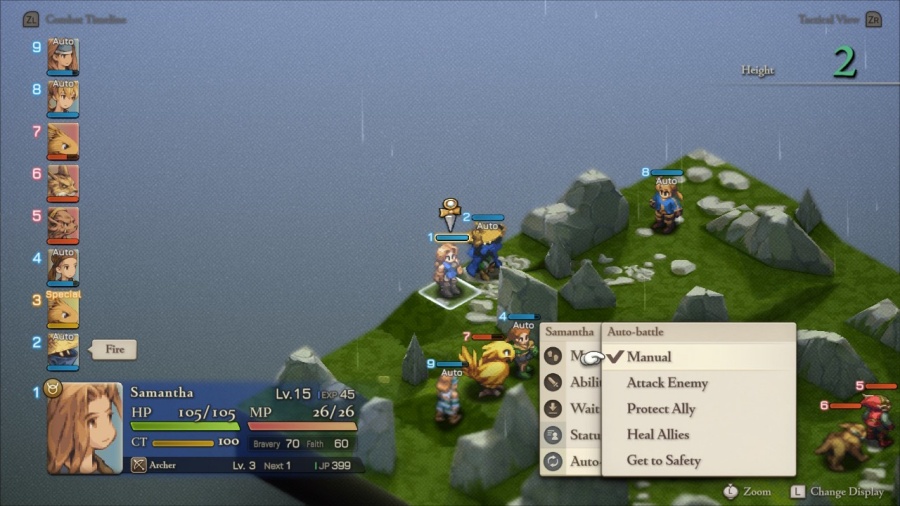Select the Wait command
The height and width of the screenshot is (506, 900).
click(x=584, y=409)
